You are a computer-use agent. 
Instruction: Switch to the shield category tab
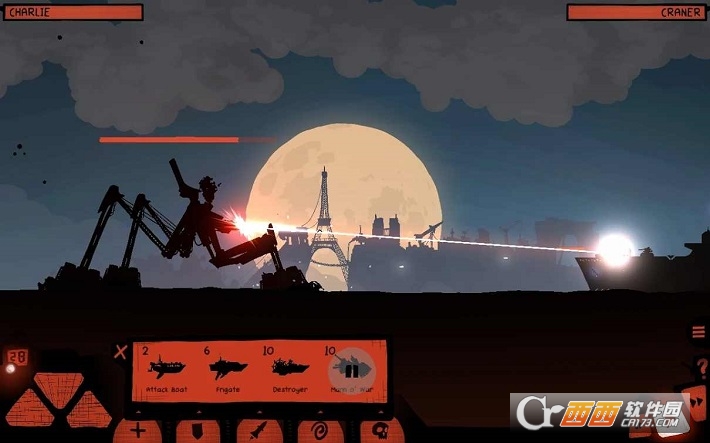pos(199,431)
